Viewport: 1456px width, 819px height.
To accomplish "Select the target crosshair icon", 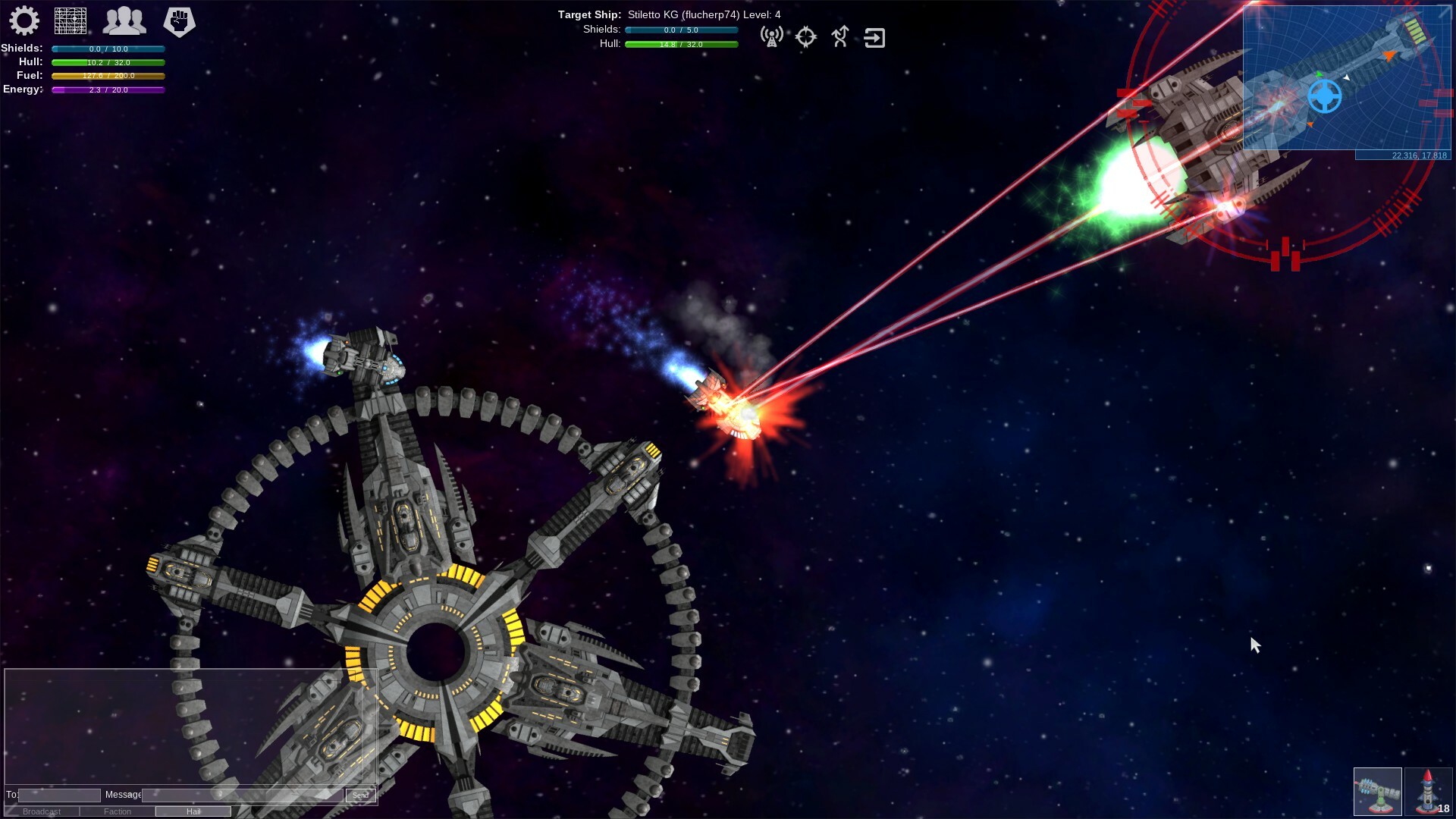I will [805, 37].
